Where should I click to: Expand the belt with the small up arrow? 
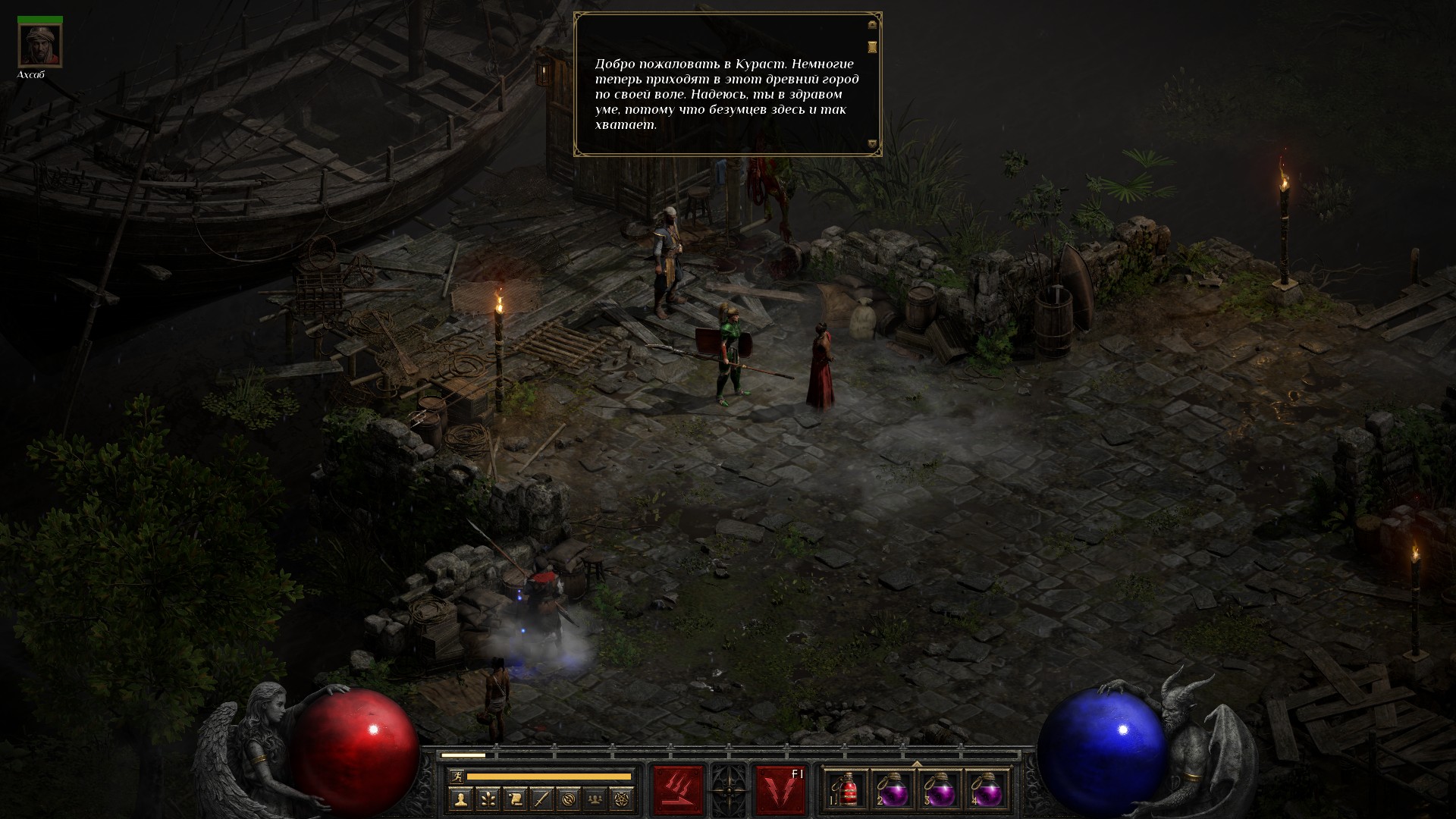click(x=917, y=763)
